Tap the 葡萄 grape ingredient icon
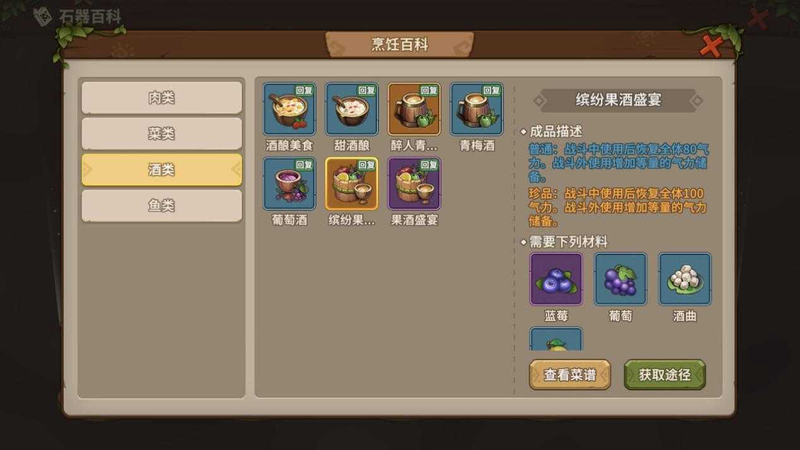 (621, 279)
